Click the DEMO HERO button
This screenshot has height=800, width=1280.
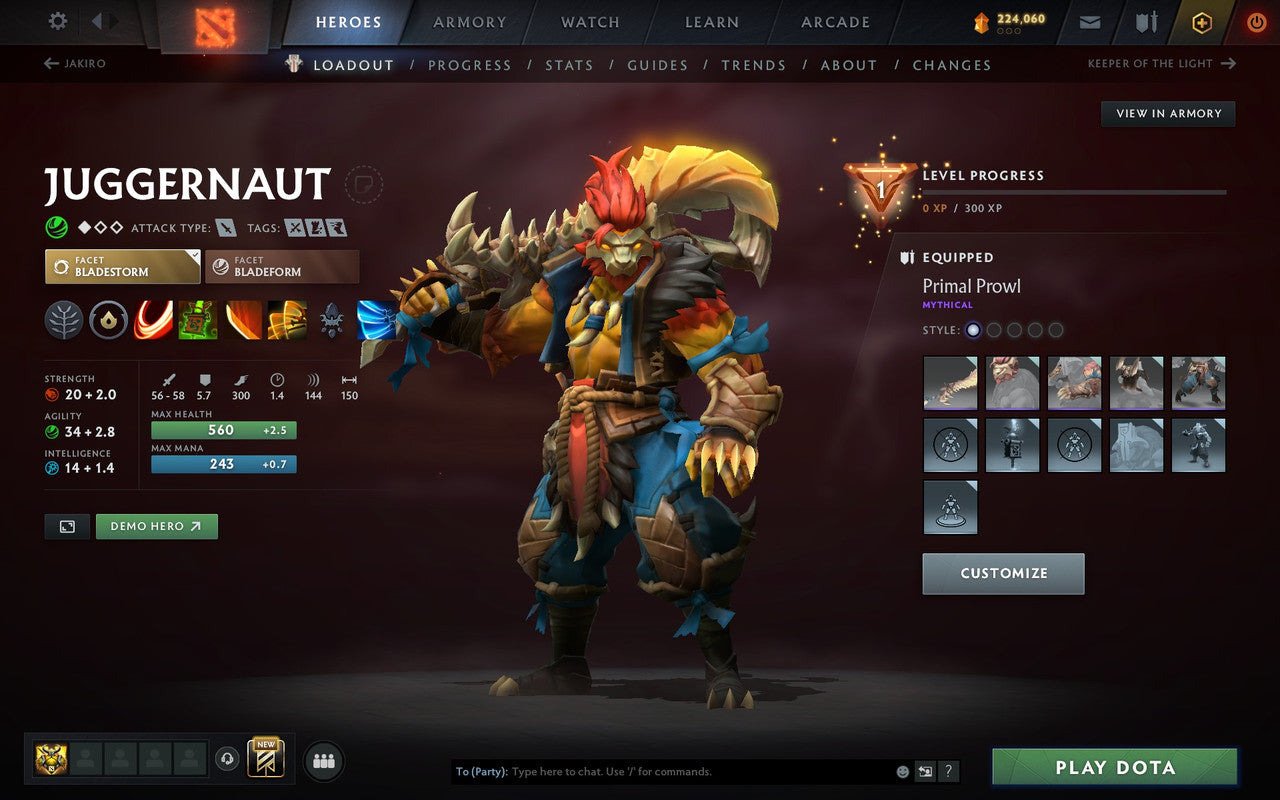pyautogui.click(x=156, y=525)
